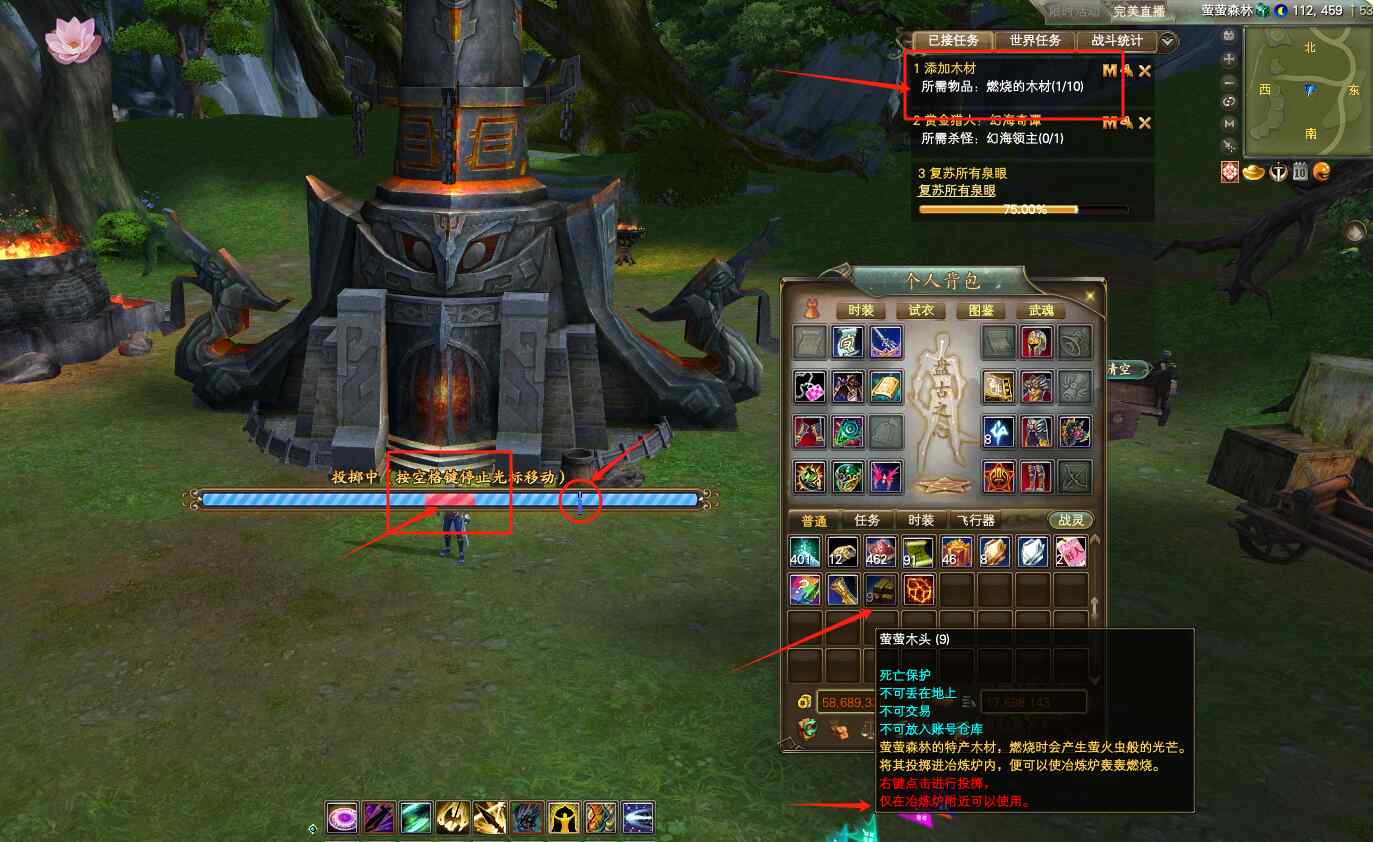Image resolution: width=1373 pixels, height=842 pixels.
Task: Open the gold ingot shop icon
Action: [1254, 172]
